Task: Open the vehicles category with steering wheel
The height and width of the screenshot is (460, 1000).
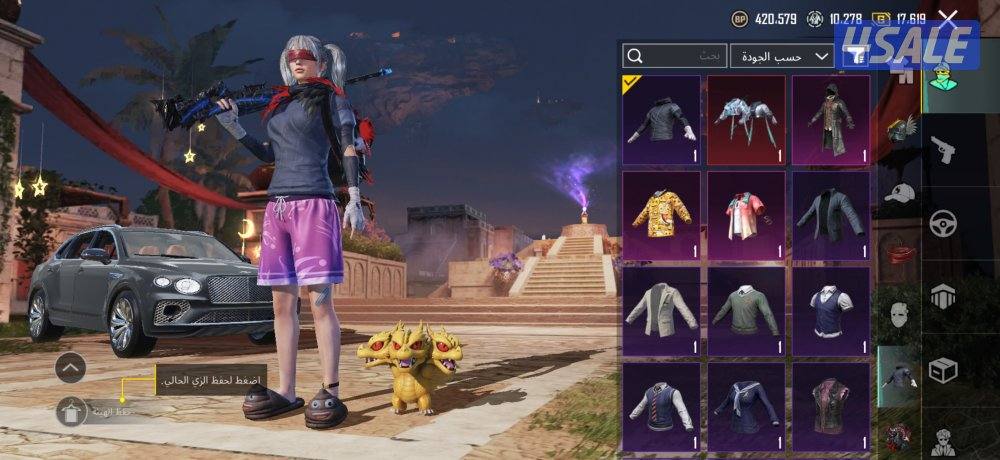Action: 944,222
